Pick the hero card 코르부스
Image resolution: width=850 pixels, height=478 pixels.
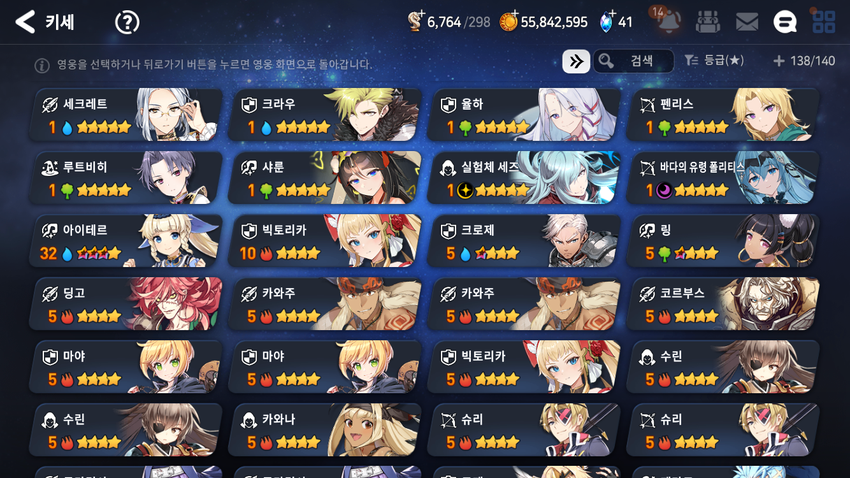724,304
